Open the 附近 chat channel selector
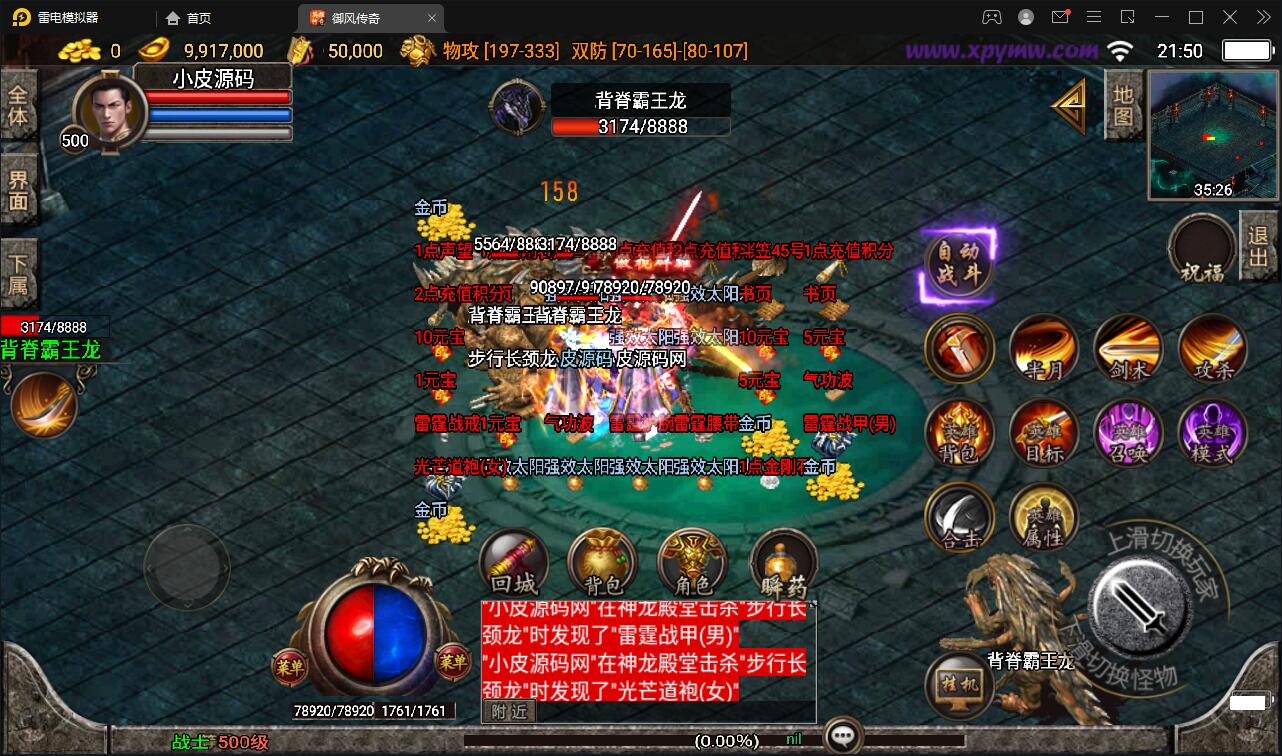 tap(510, 711)
